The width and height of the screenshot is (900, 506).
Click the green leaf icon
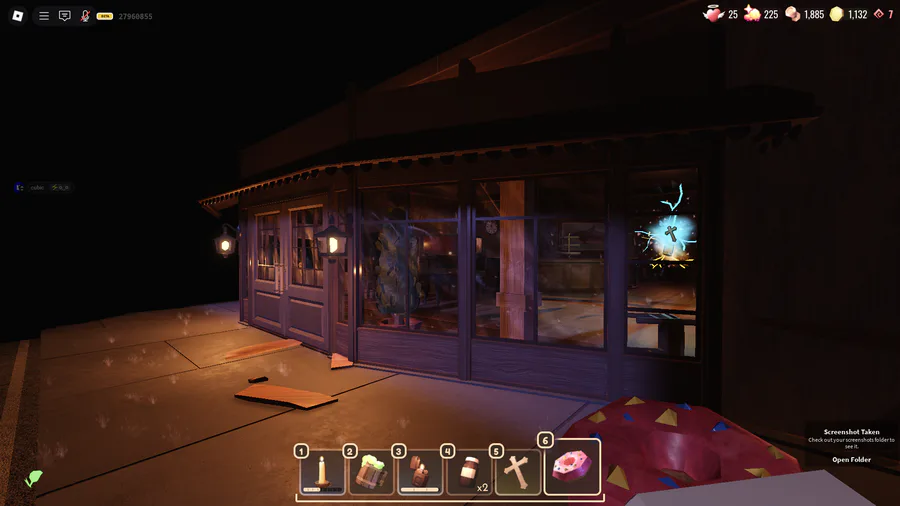click(x=34, y=478)
